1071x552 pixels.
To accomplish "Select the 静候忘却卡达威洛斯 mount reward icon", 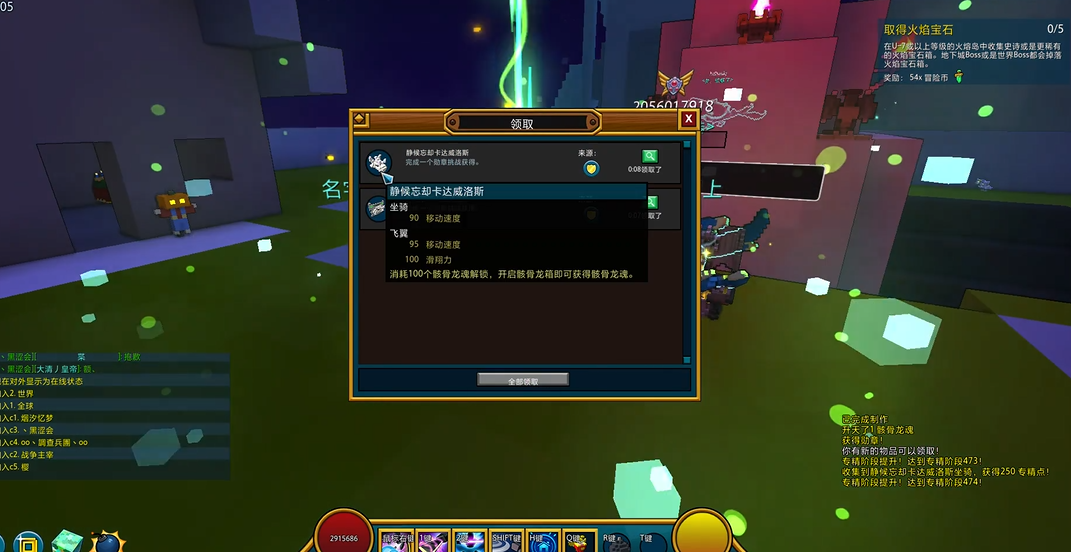I will 379,162.
